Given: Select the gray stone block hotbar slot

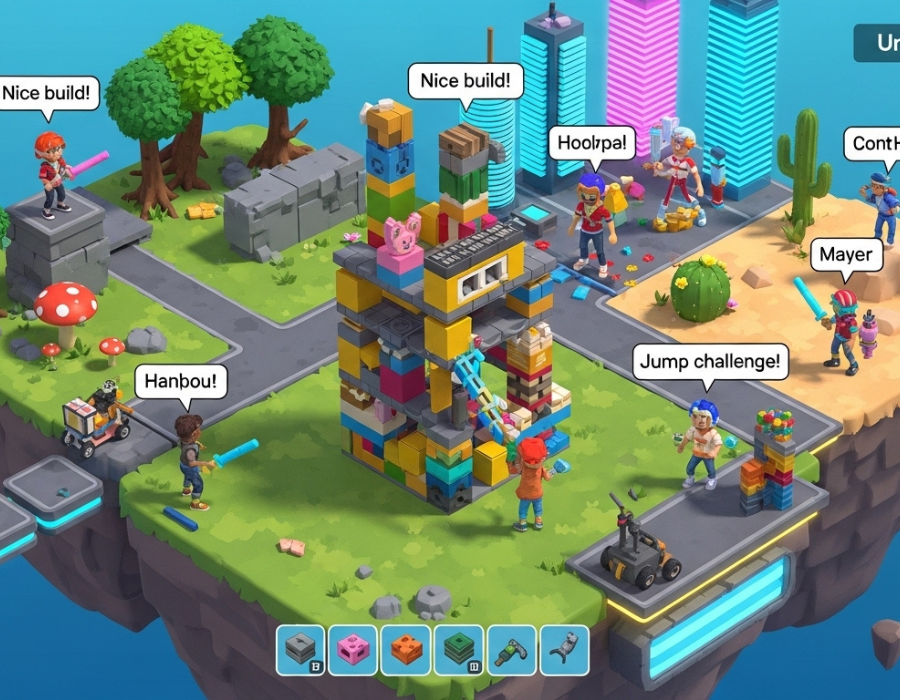Looking at the screenshot, I should tap(301, 650).
